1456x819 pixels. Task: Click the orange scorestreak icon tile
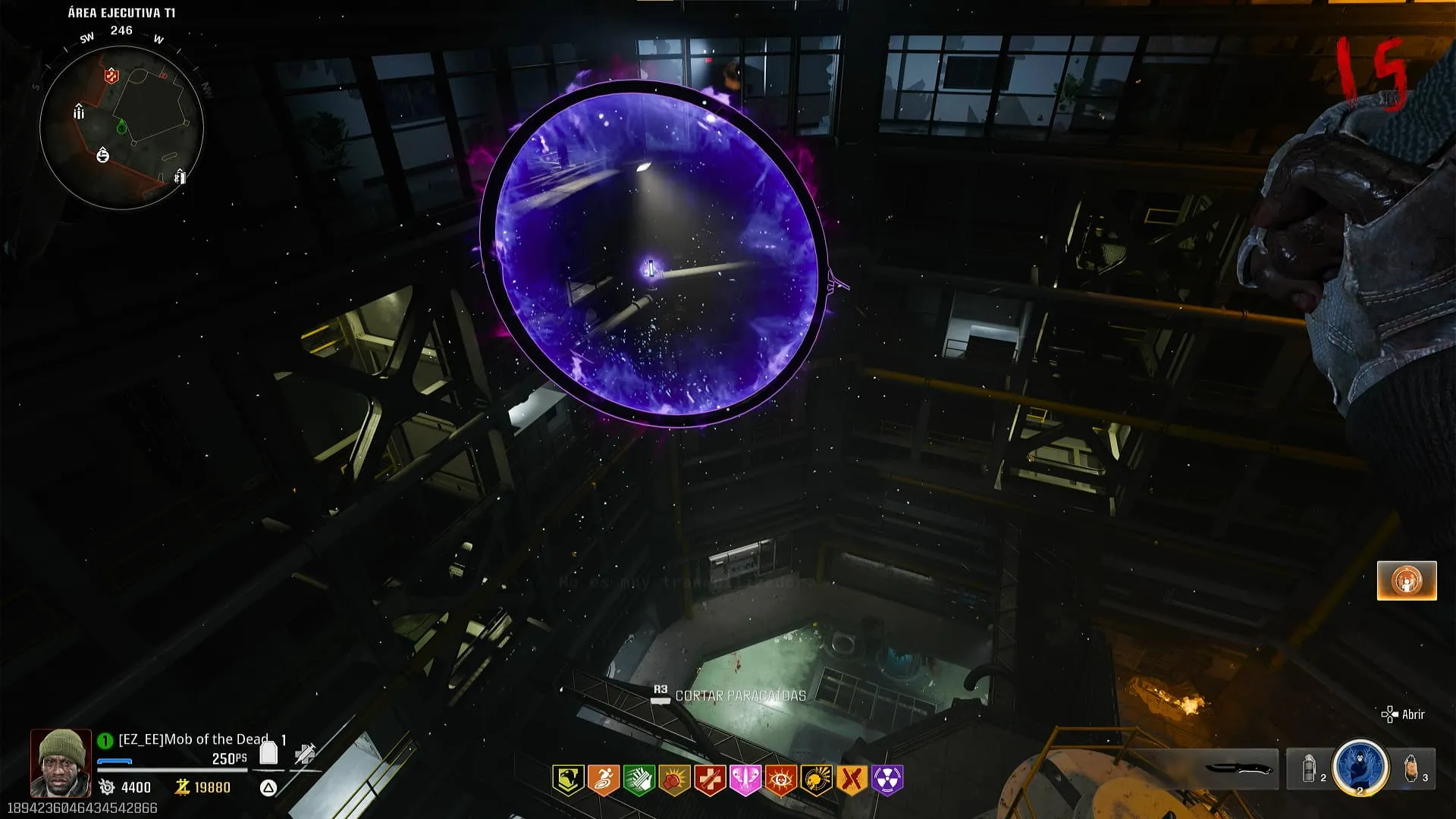coord(1407,581)
